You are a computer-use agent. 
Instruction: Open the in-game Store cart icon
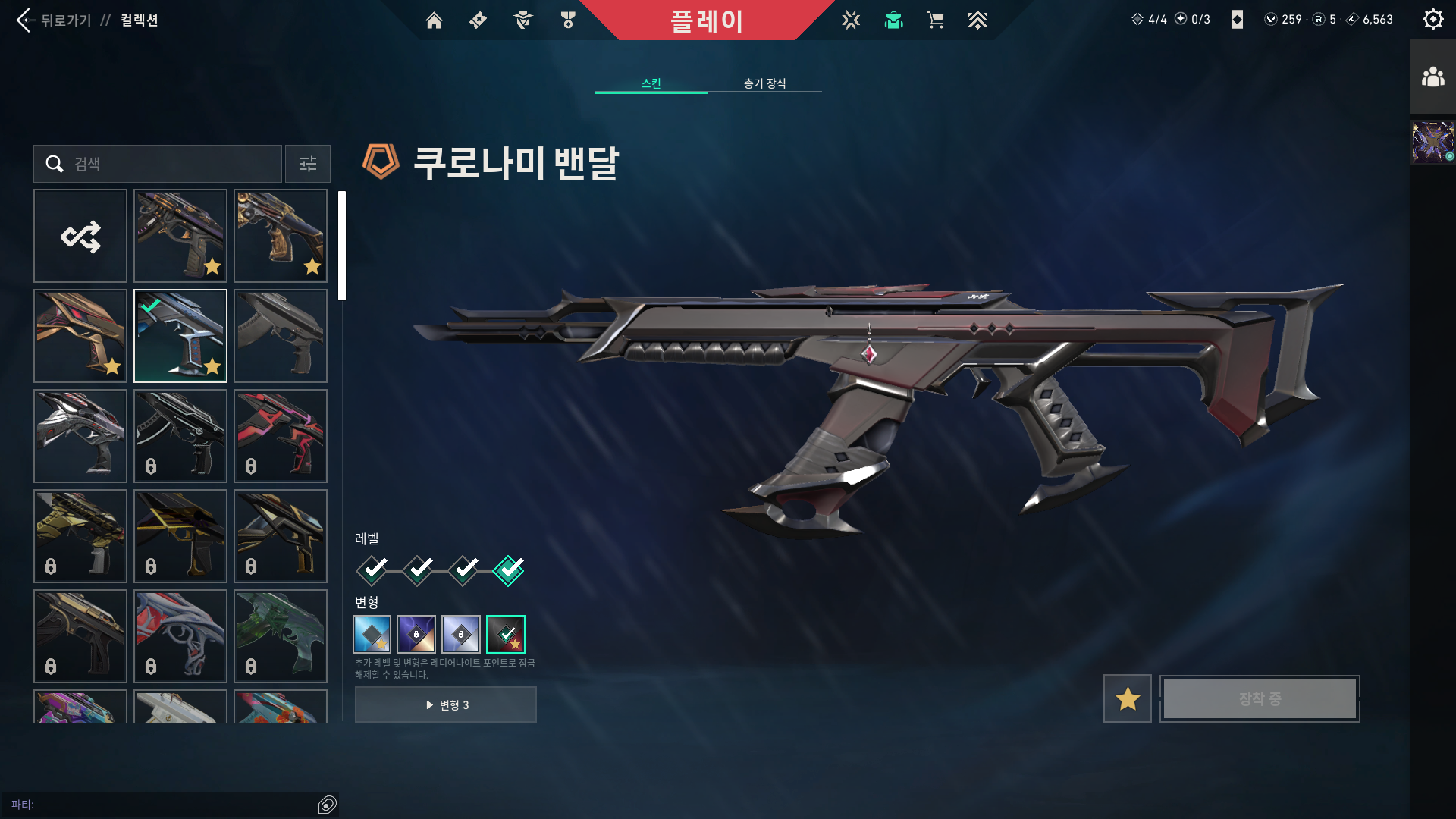[936, 20]
